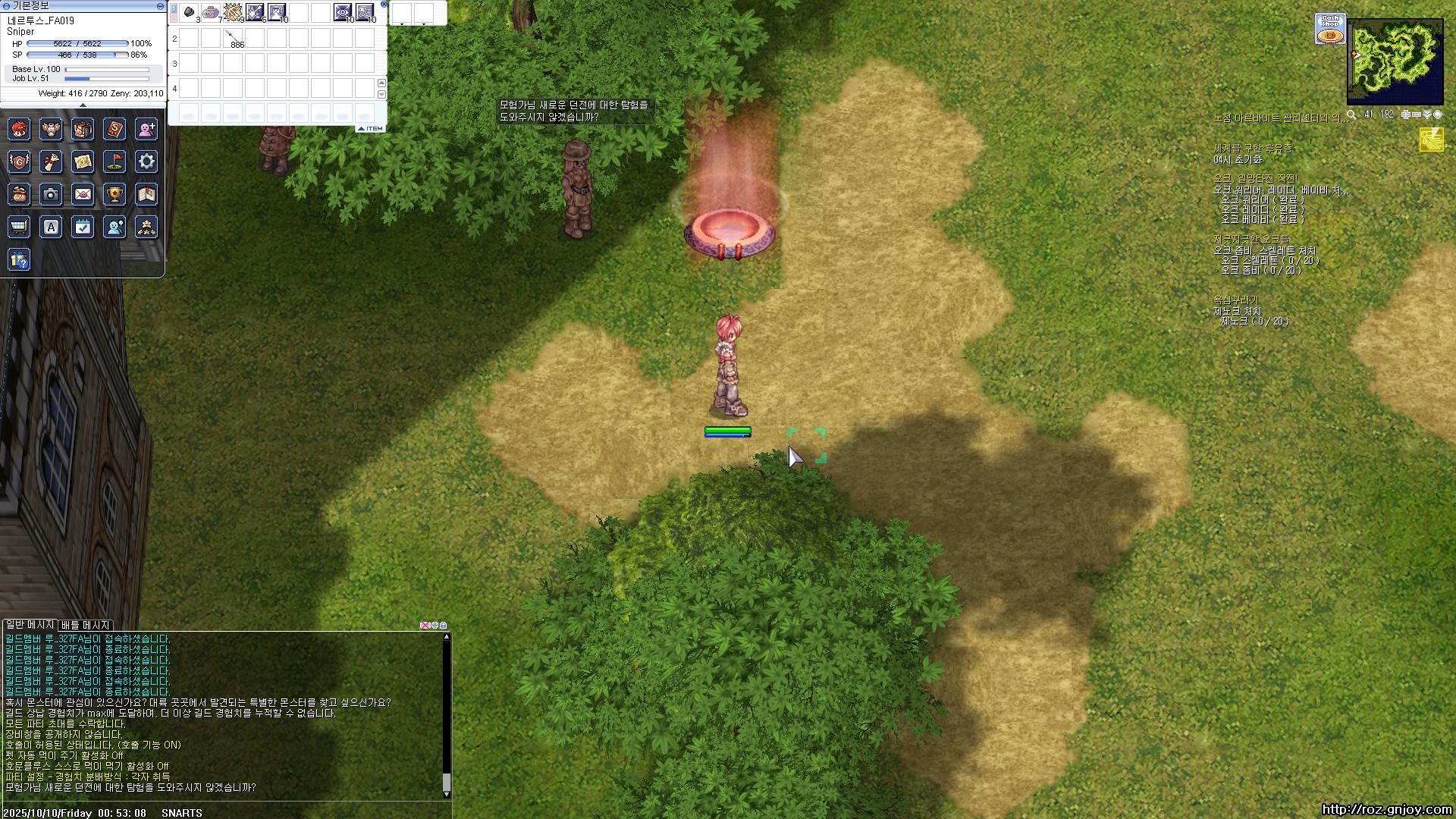The image size is (1456, 819).
Task: Open the skill book icon
Action: (115, 129)
